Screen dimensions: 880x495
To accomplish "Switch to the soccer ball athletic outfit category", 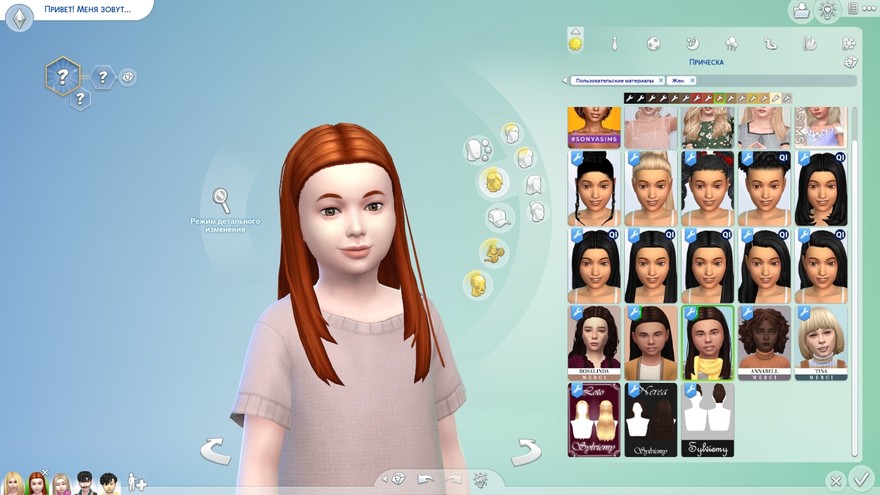I will pos(653,44).
